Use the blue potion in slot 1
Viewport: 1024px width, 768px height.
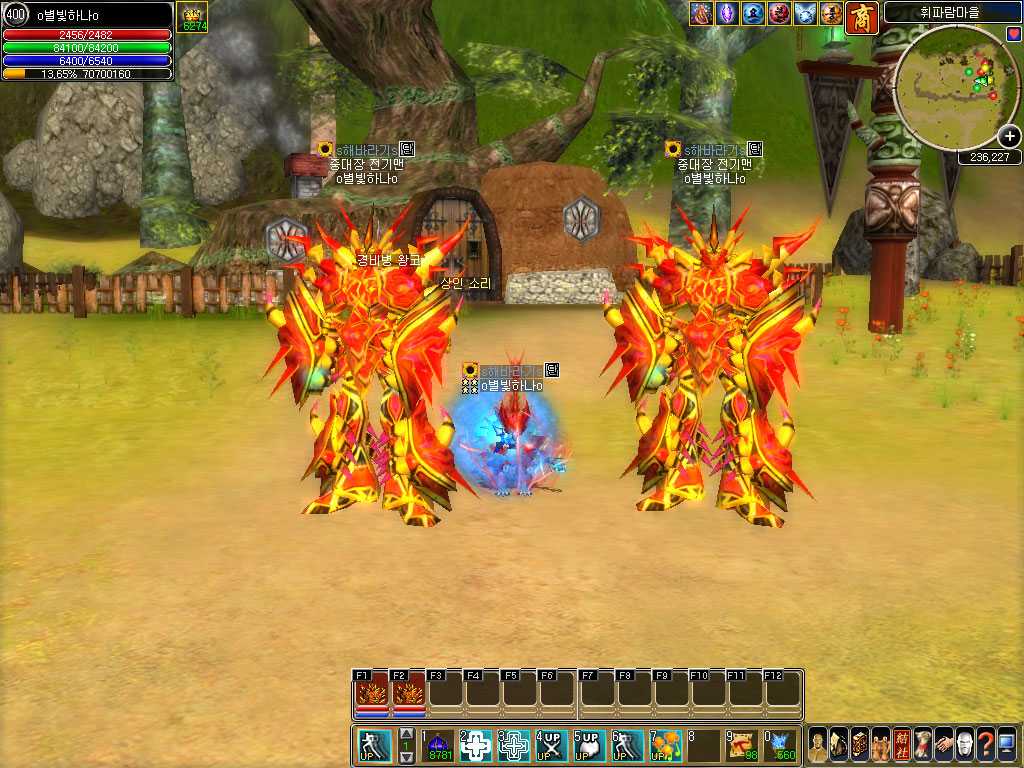[440, 745]
